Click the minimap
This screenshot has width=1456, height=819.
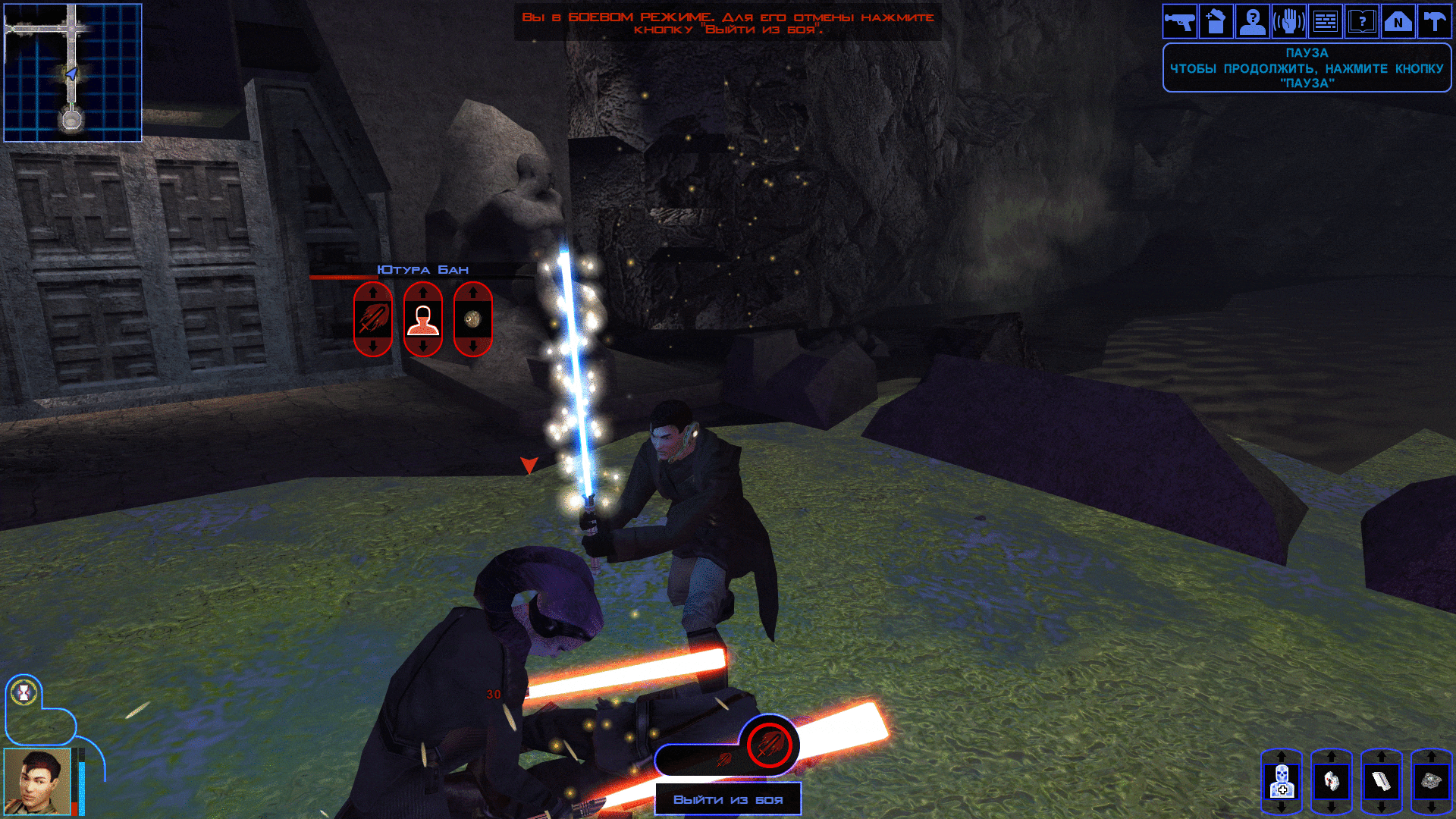coord(73,73)
